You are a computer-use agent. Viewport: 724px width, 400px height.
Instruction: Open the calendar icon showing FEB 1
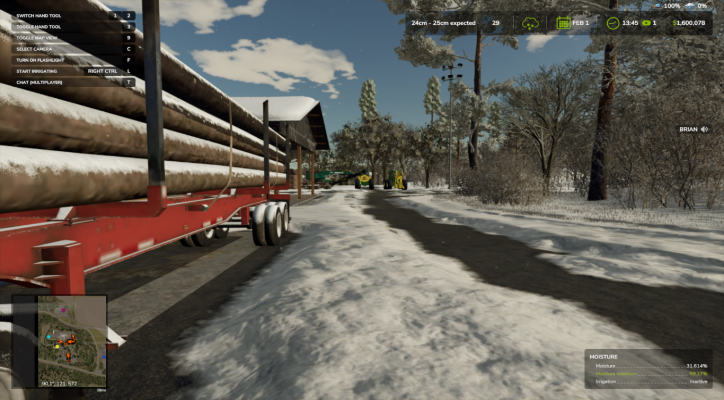click(564, 23)
